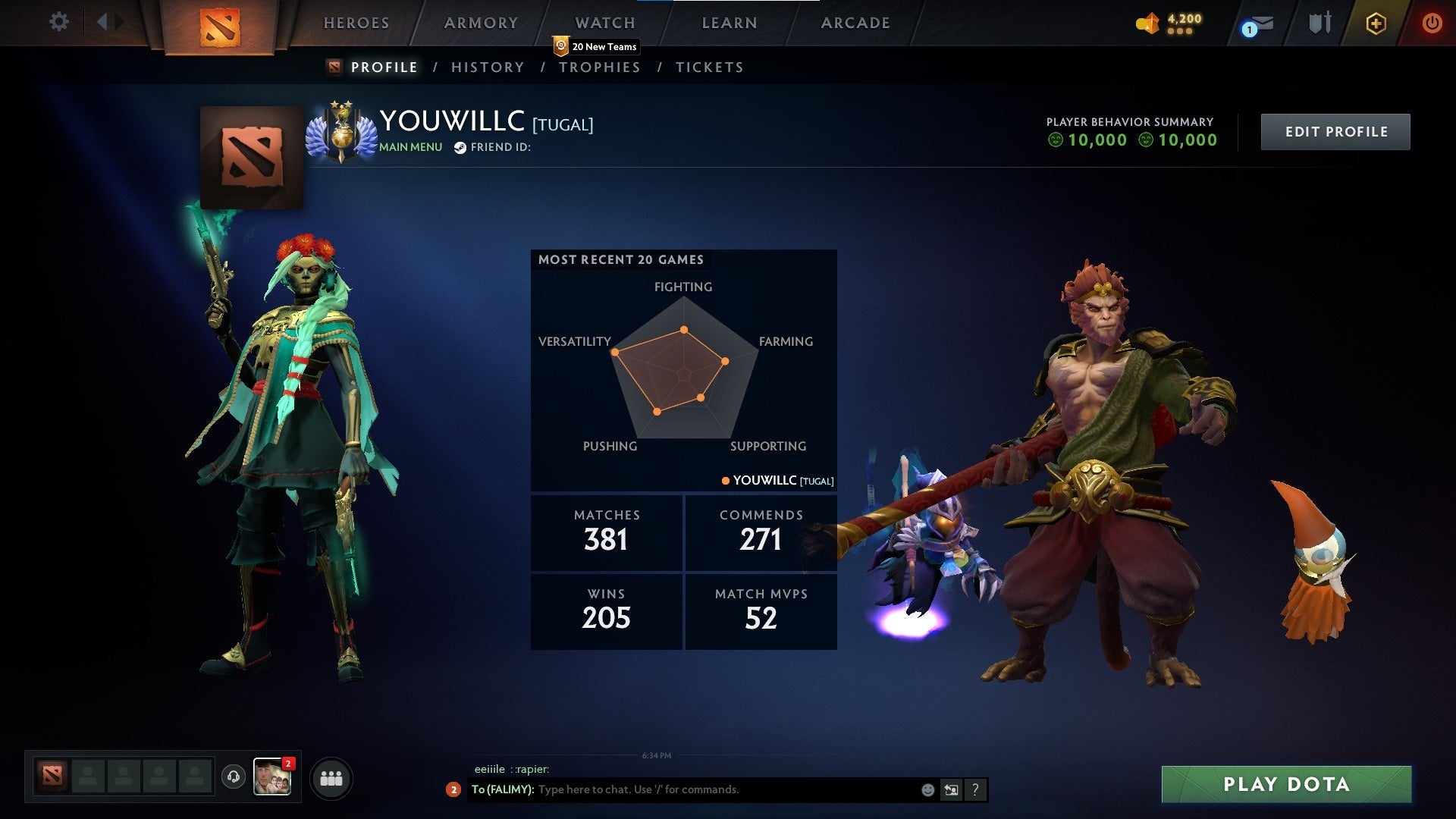Open the Dota 2 main menu logo
The image size is (1456, 819).
tap(221, 25)
